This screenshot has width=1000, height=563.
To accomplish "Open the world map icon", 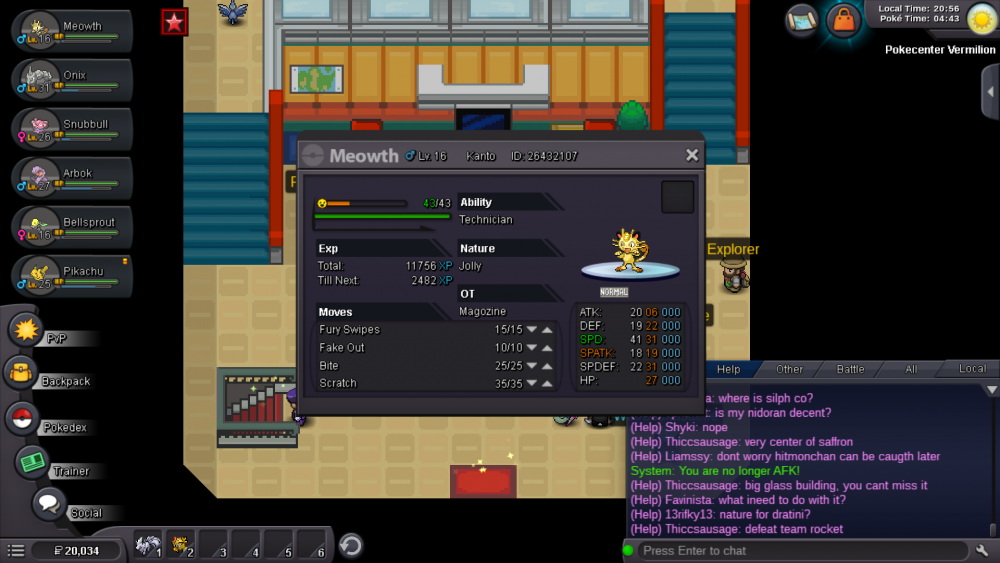I will (x=801, y=20).
